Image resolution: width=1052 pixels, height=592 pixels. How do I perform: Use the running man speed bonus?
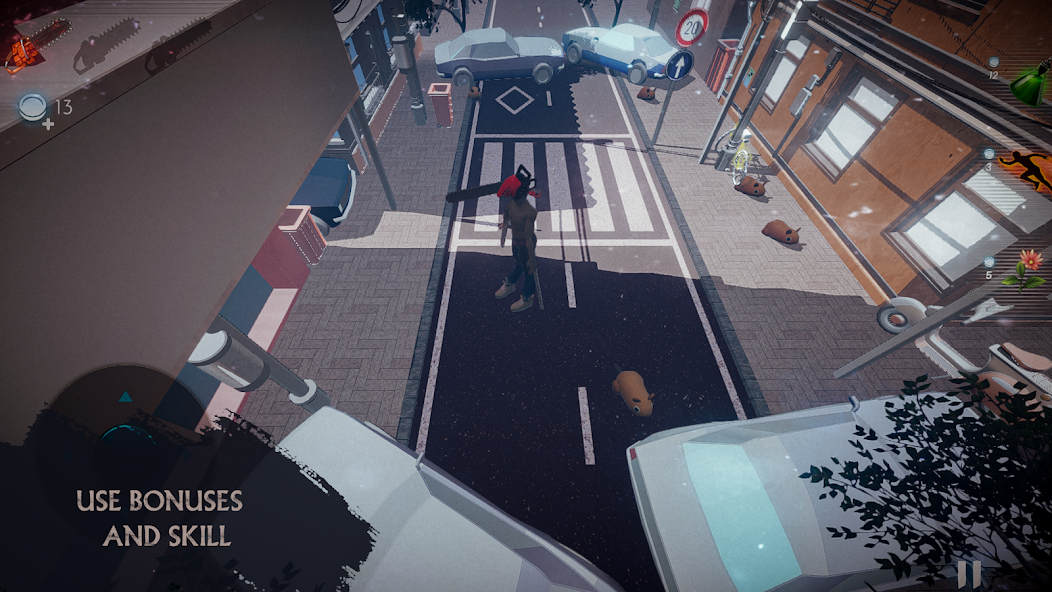[x=1022, y=170]
